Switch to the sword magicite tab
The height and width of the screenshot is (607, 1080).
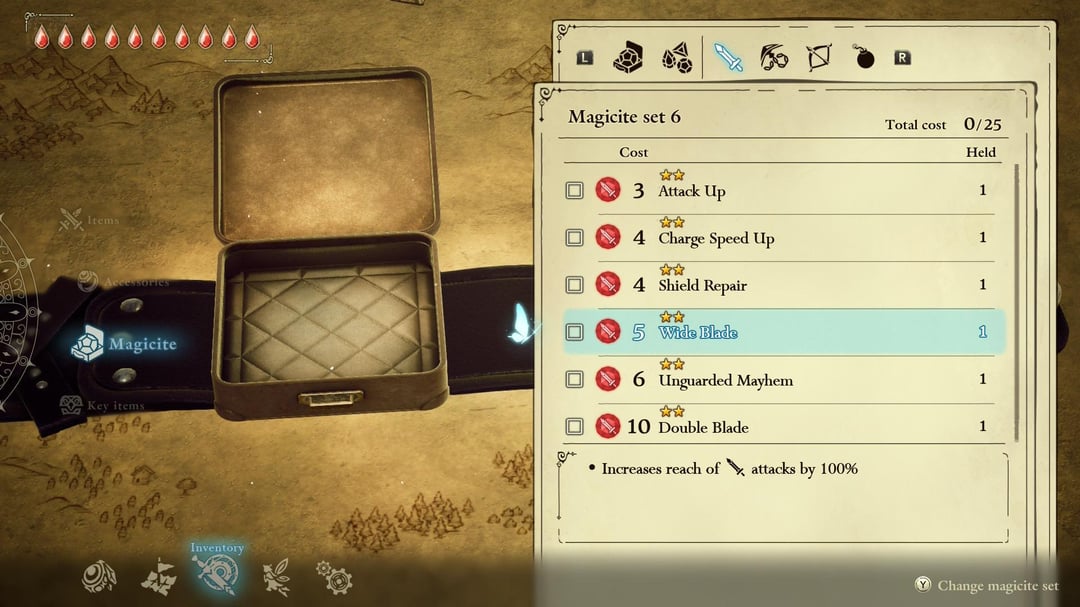tap(729, 58)
